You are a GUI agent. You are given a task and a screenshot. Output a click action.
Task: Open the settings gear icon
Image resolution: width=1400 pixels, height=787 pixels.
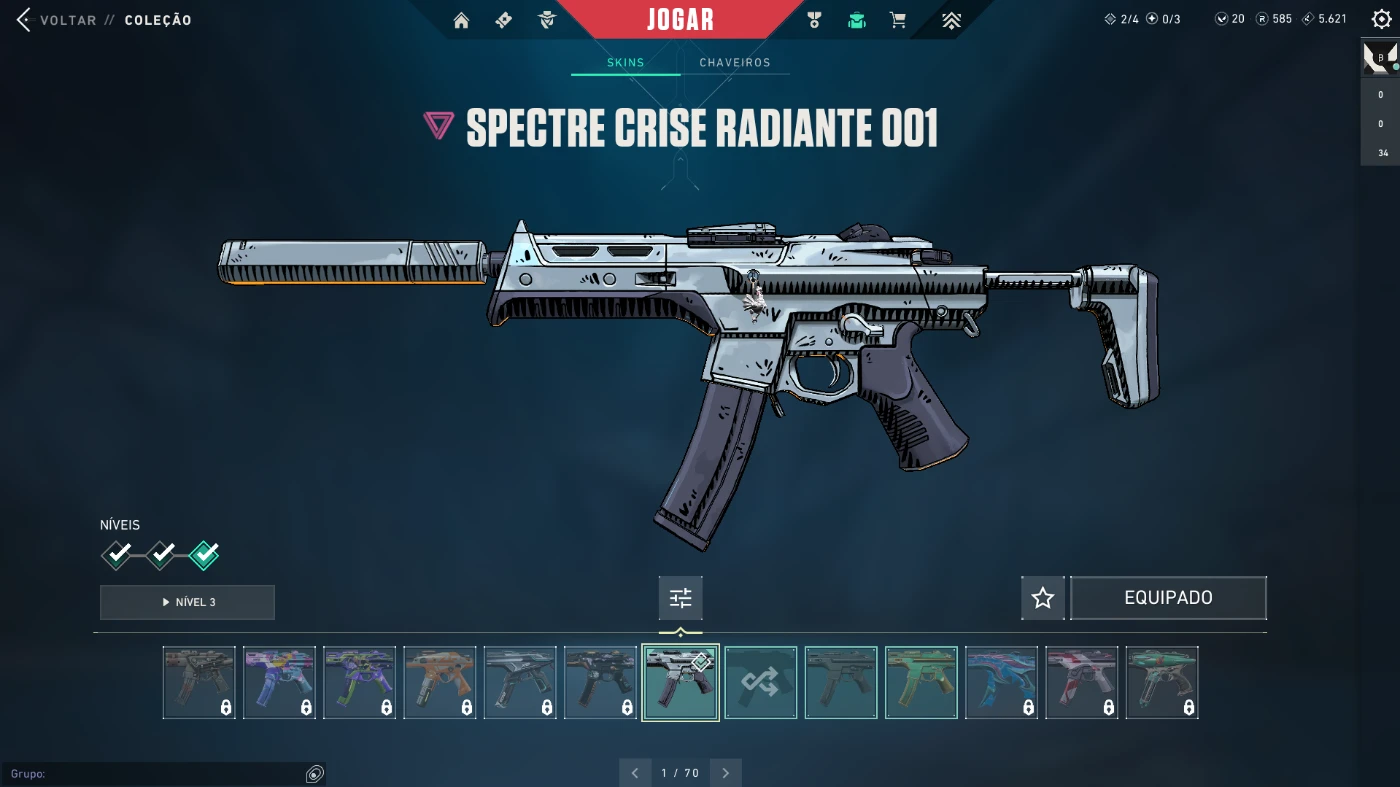1381,20
